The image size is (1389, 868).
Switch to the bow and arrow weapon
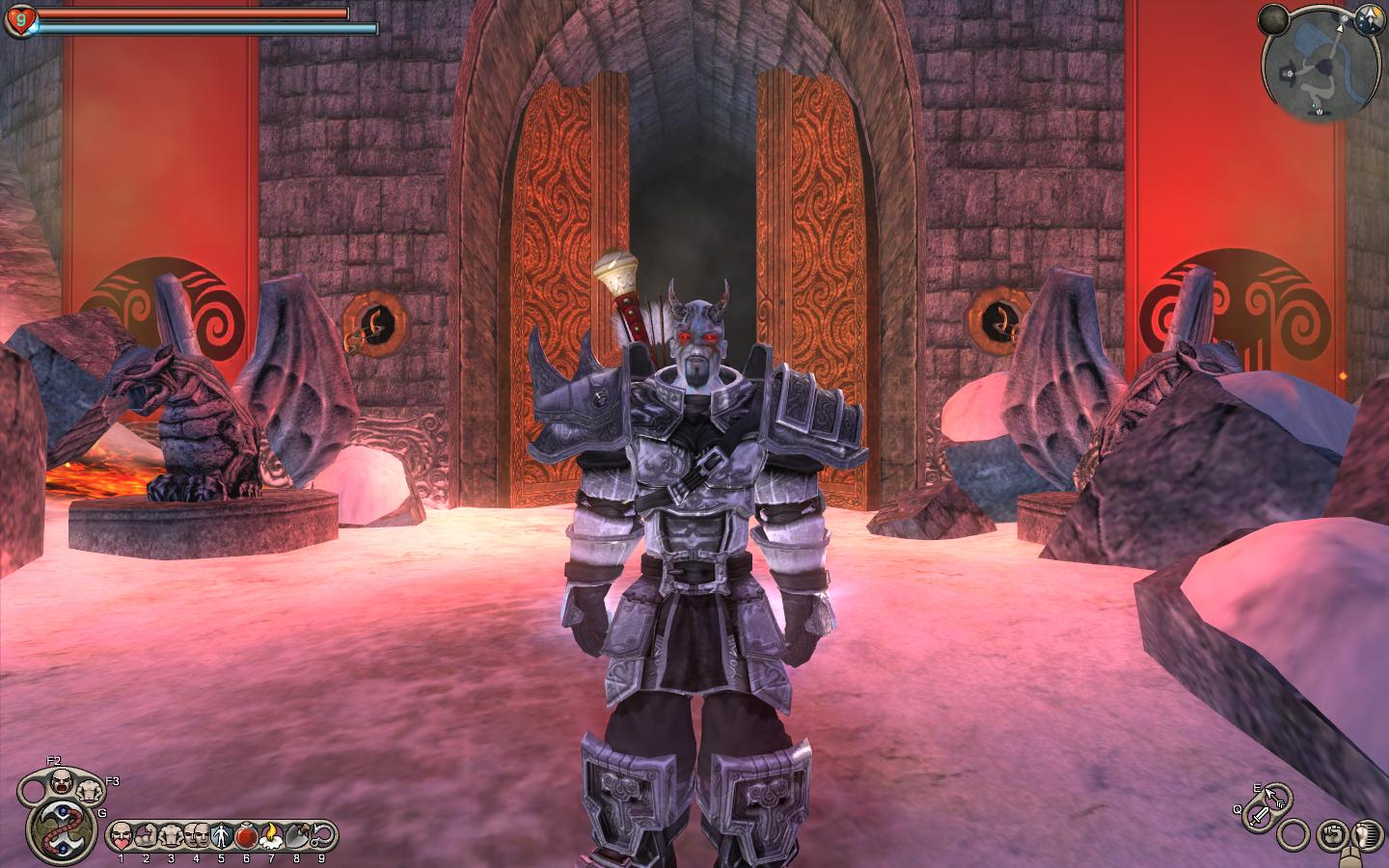click(1275, 797)
